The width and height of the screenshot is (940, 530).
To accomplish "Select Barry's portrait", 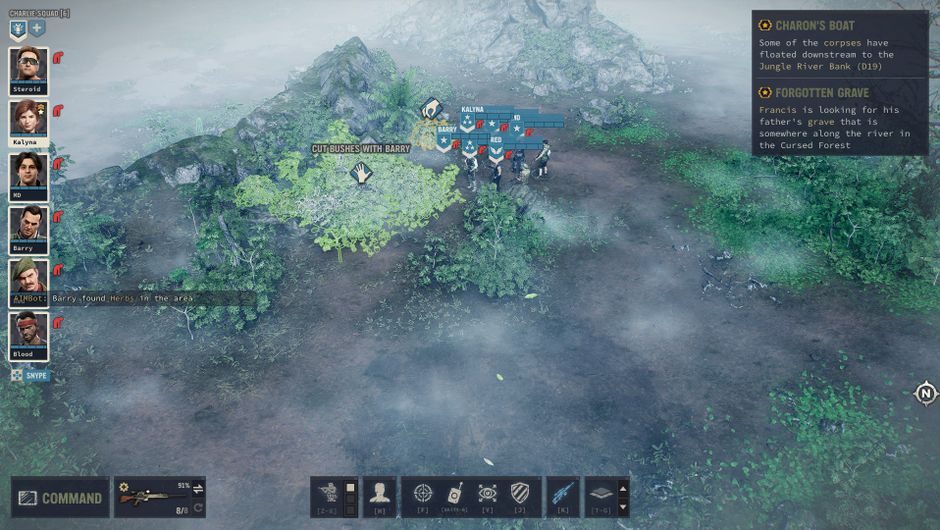I will (x=28, y=226).
